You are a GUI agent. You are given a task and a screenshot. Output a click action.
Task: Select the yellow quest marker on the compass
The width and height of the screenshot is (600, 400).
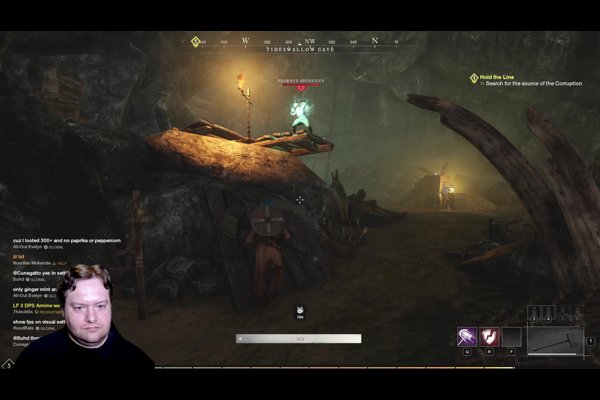point(196,42)
